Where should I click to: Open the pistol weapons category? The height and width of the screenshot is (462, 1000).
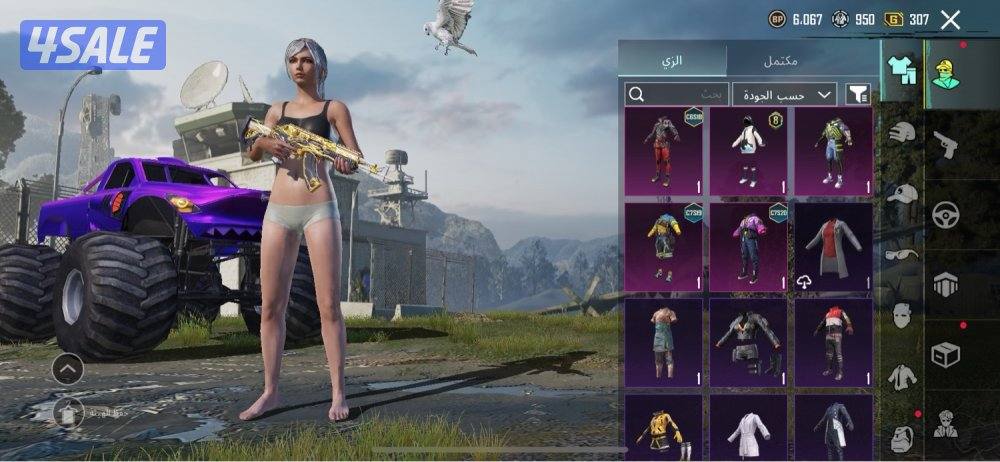pos(945,145)
